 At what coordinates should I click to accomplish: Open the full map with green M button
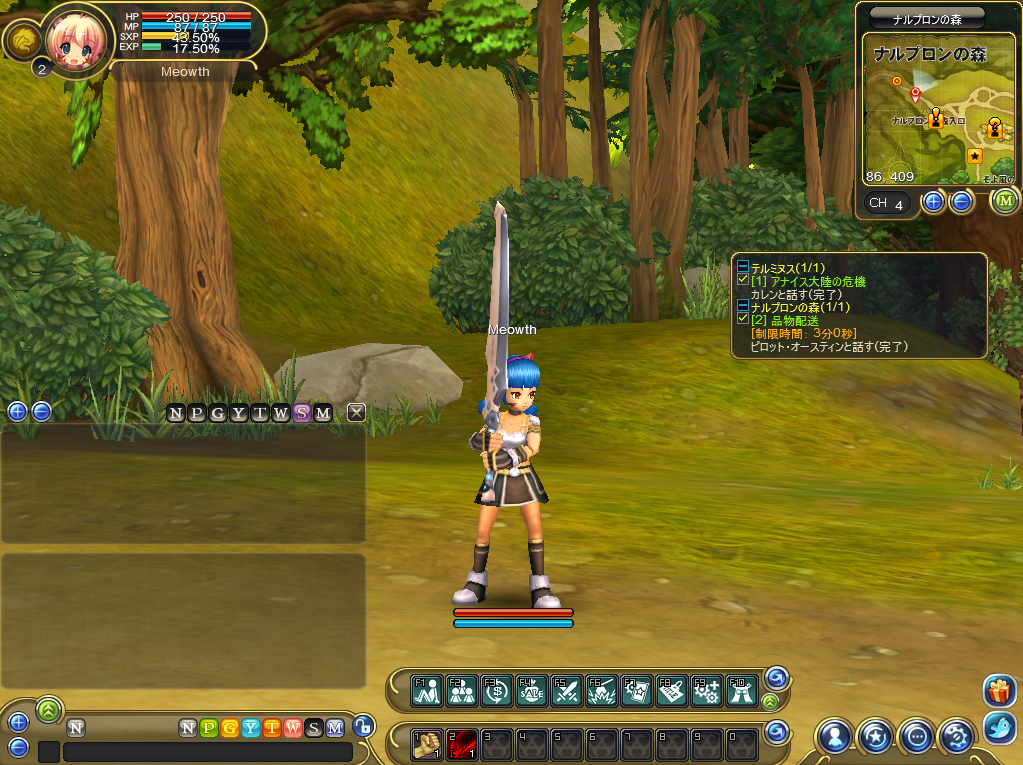click(x=1005, y=202)
